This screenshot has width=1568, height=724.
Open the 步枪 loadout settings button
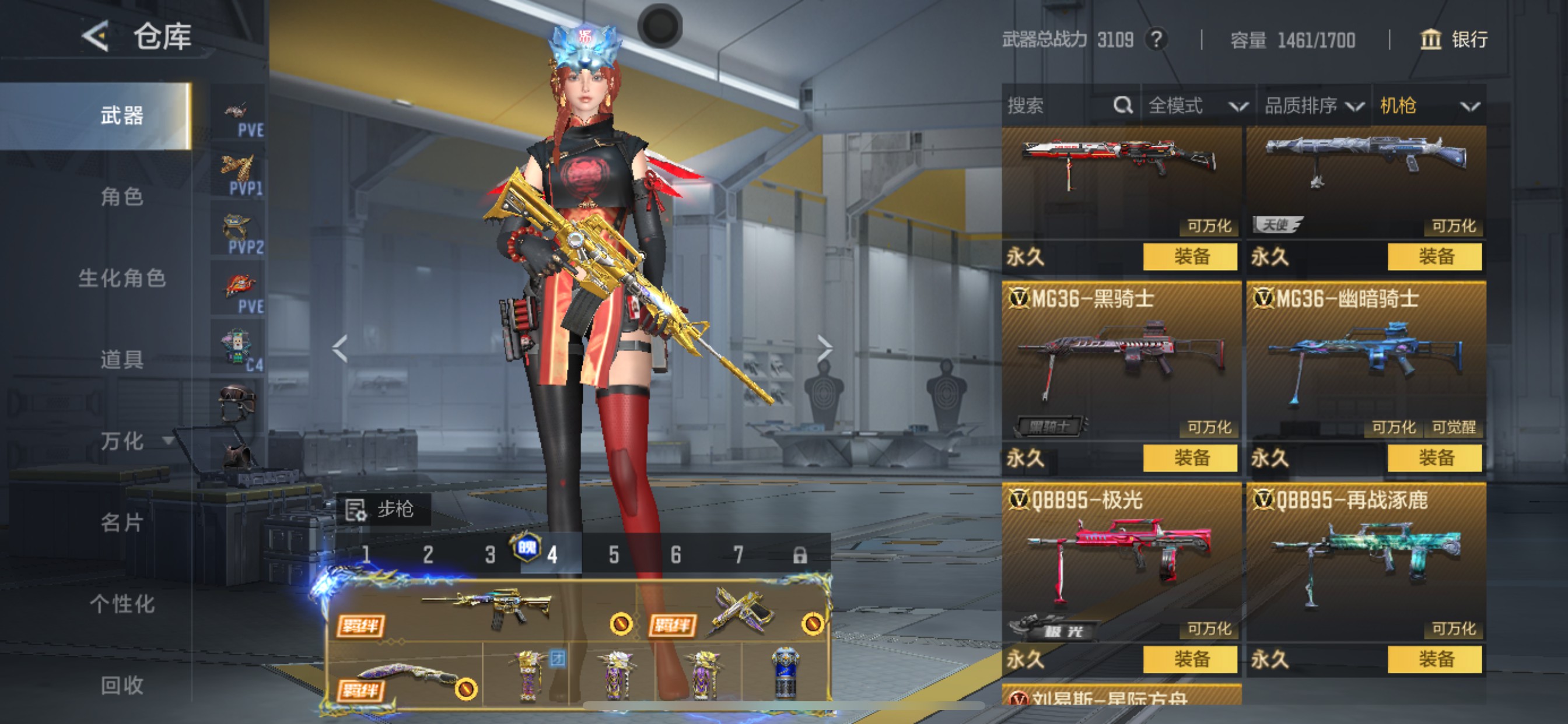(x=382, y=509)
